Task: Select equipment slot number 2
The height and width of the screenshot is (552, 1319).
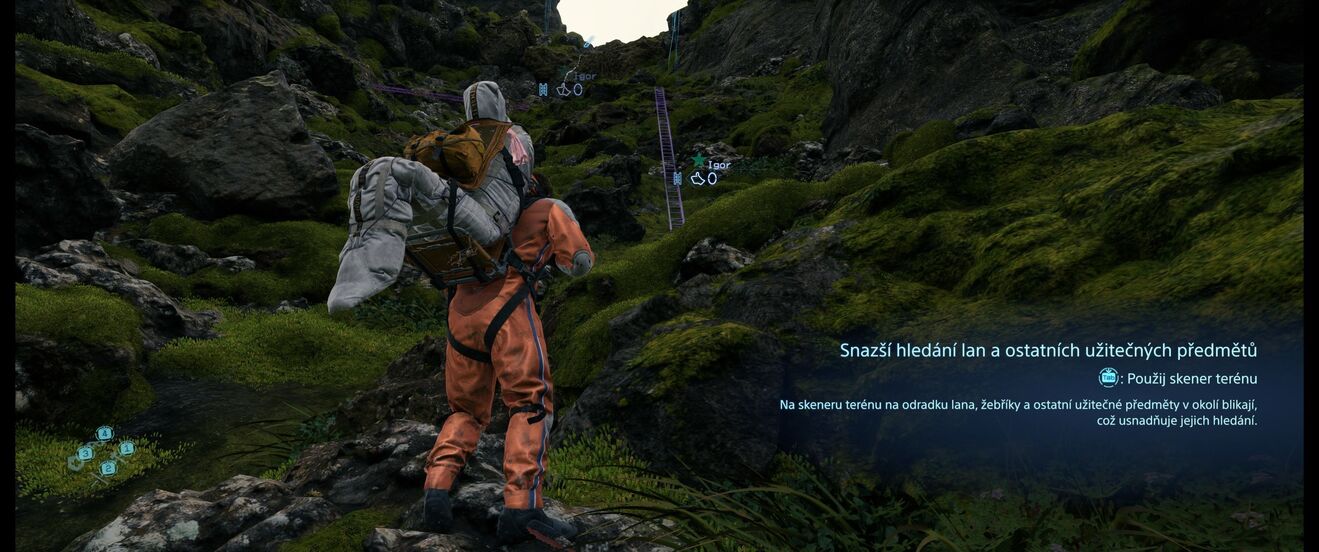Action: click(108, 467)
